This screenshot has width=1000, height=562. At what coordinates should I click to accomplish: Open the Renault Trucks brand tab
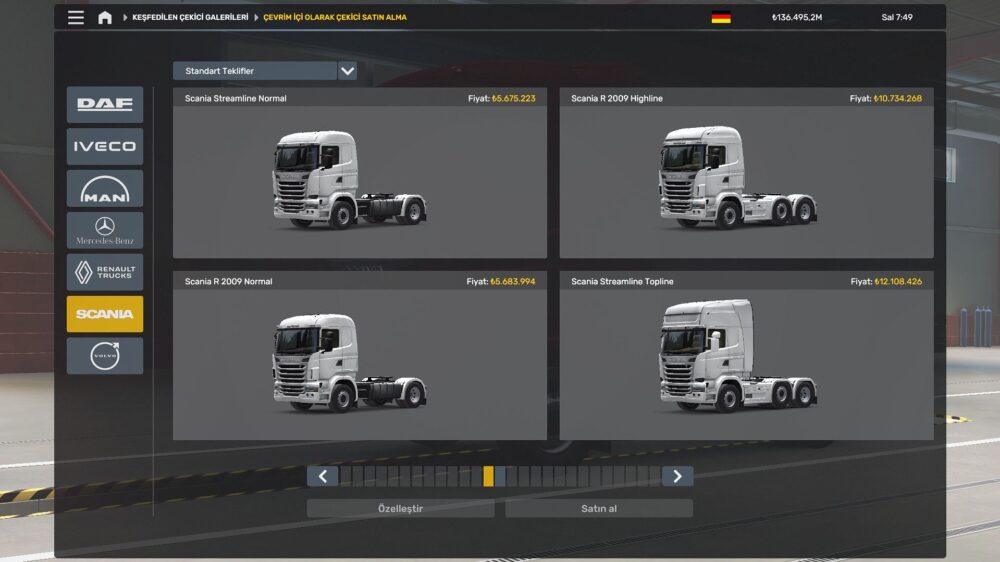point(105,272)
